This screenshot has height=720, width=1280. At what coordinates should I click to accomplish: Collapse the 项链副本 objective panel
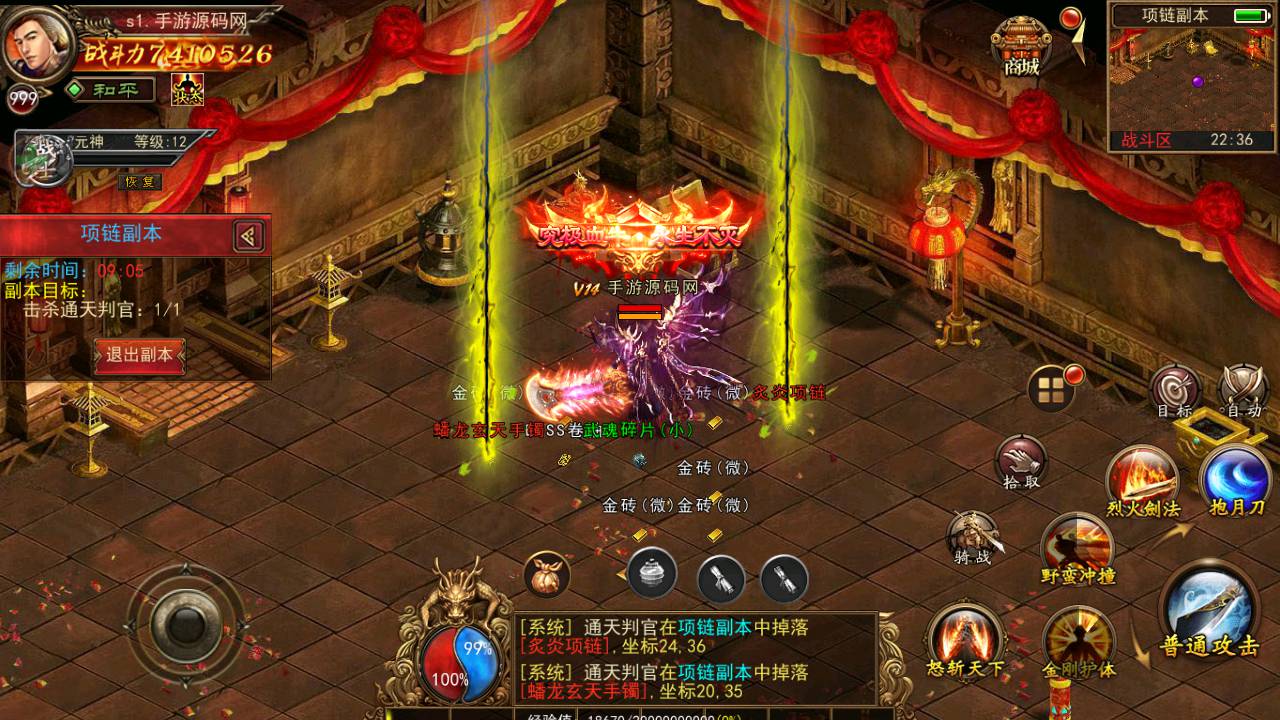[x=249, y=236]
